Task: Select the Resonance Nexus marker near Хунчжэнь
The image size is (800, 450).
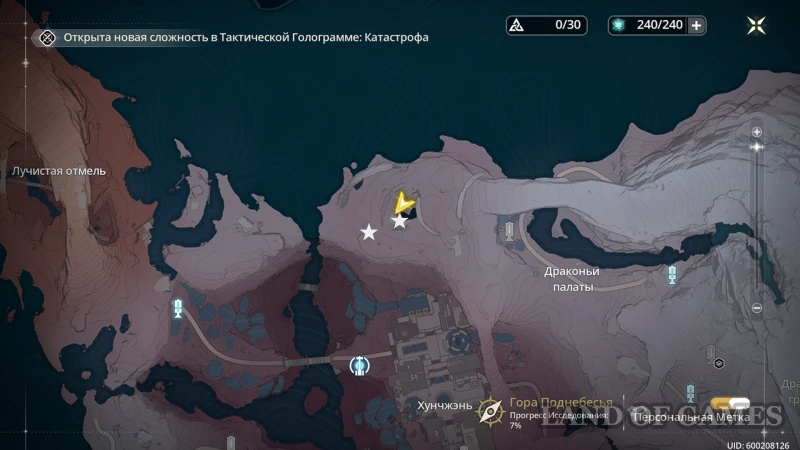Action: coord(360,366)
